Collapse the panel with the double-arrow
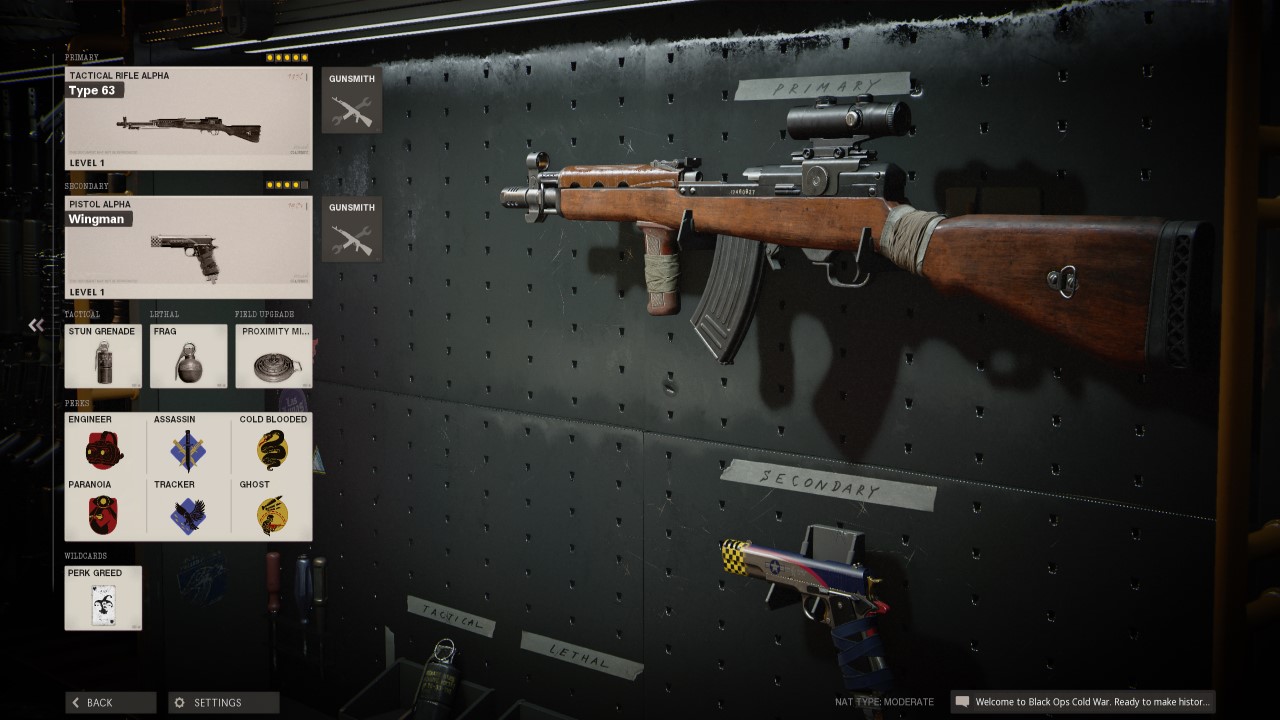The height and width of the screenshot is (720, 1280). [36, 325]
